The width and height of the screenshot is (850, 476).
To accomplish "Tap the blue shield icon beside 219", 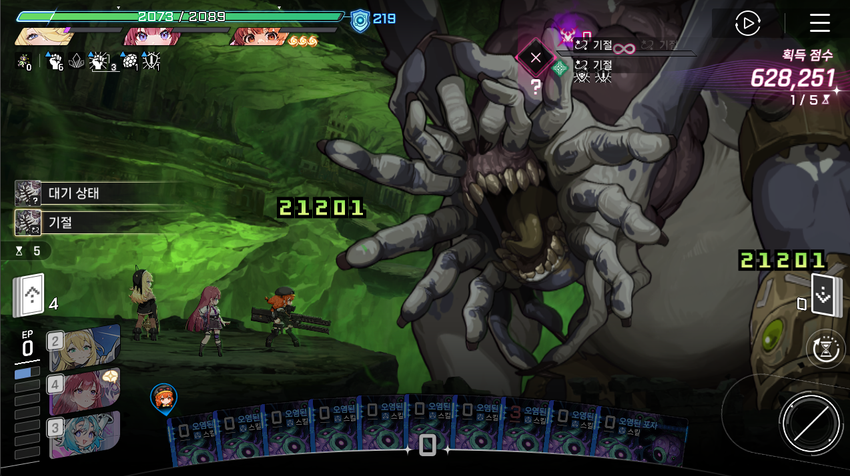I will (360, 19).
